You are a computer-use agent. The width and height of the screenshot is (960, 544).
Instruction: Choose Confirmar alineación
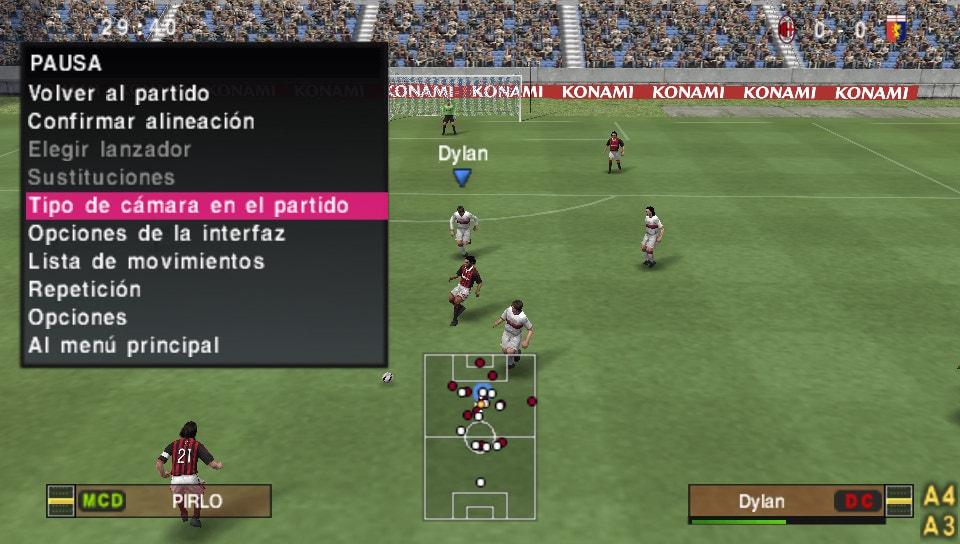pos(141,122)
